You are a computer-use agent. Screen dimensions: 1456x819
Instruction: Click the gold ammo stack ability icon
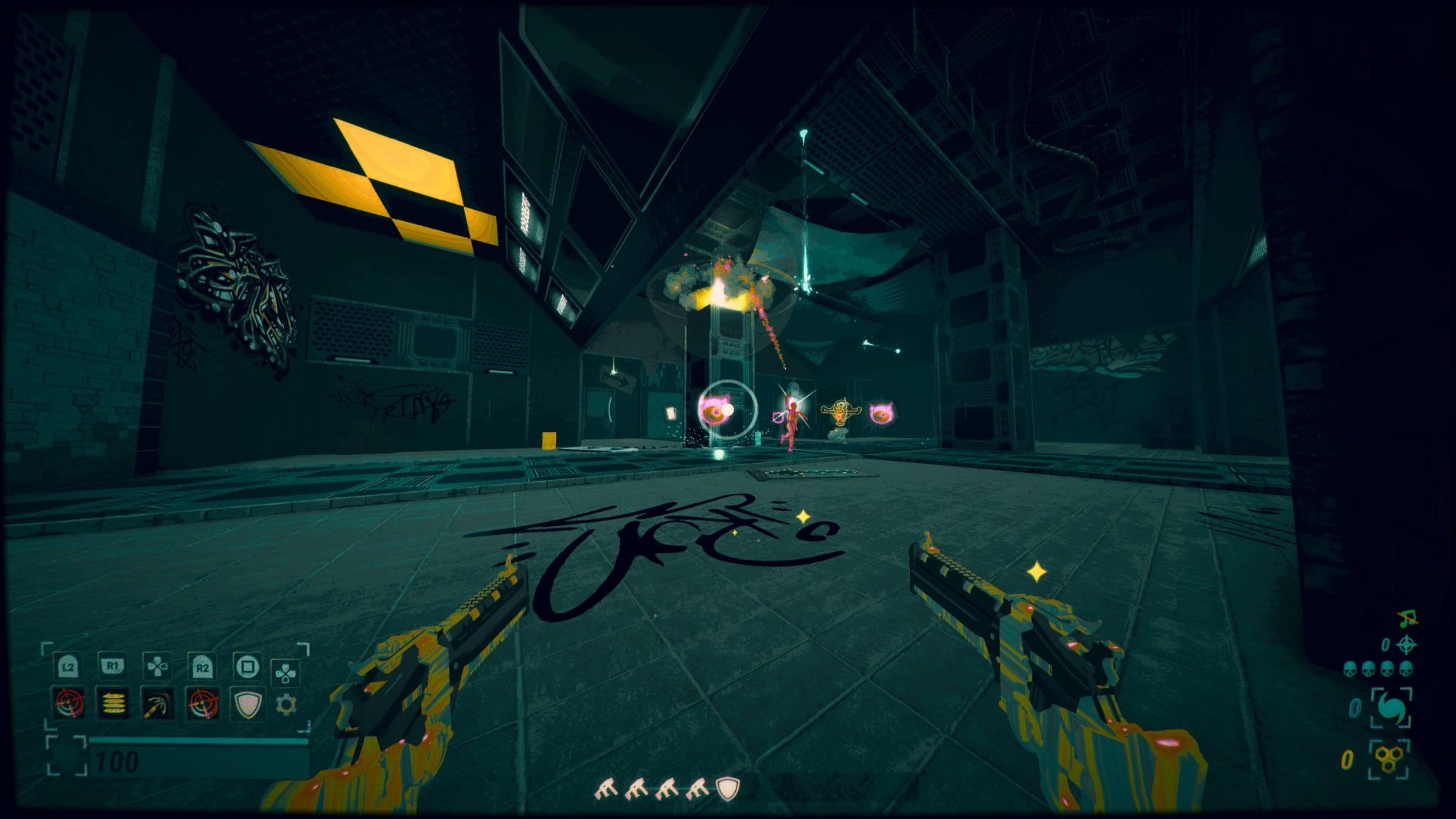coord(112,703)
